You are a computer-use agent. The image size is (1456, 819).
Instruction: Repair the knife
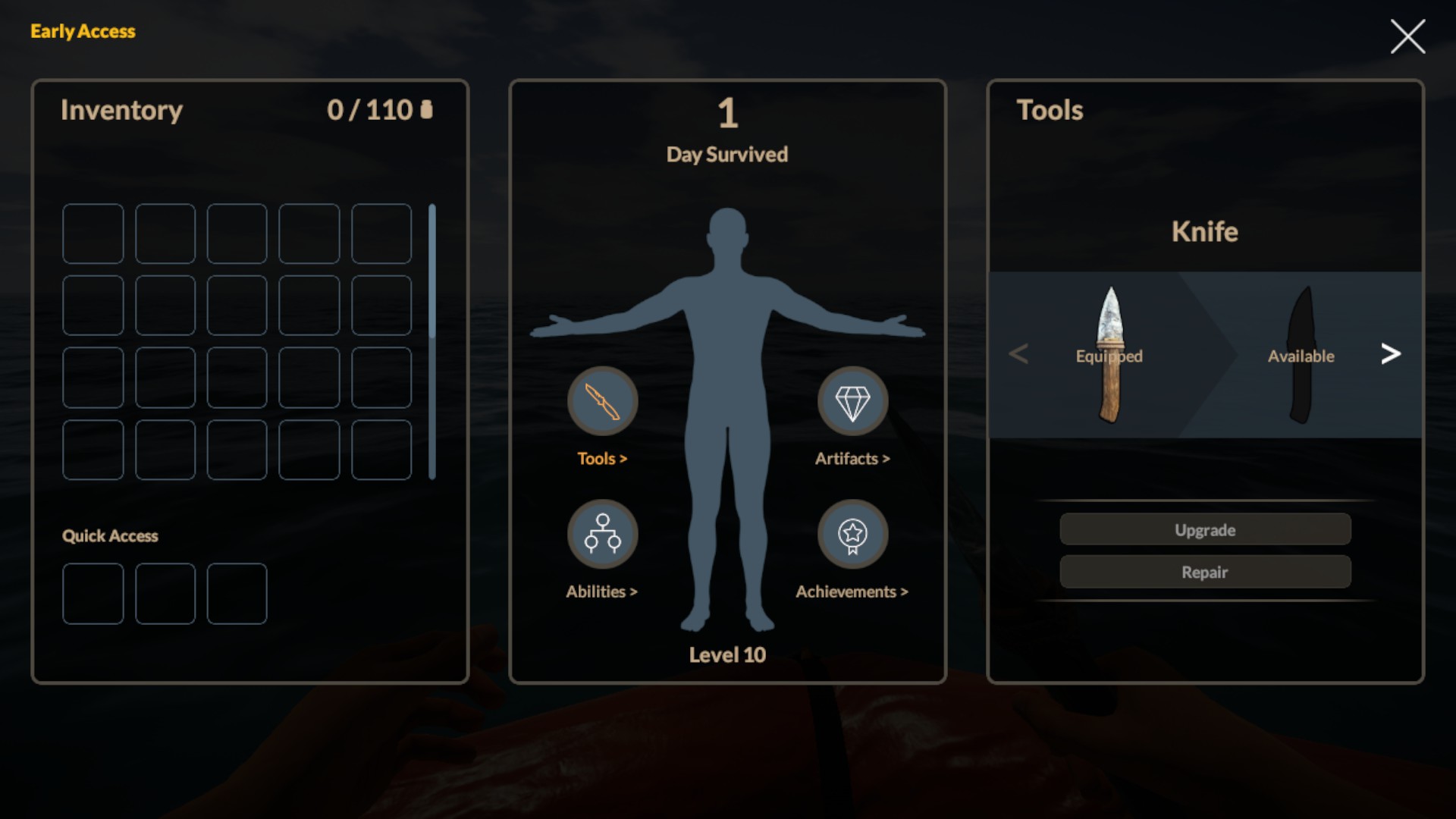tap(1204, 572)
